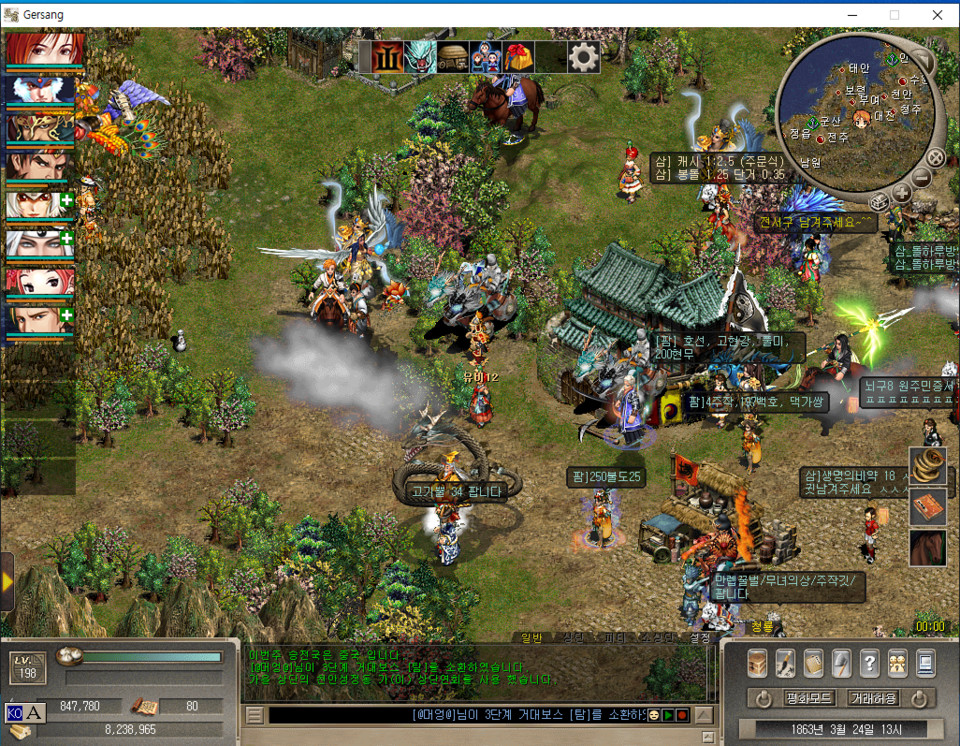Click the minimap zoom-out minus button

921,179
